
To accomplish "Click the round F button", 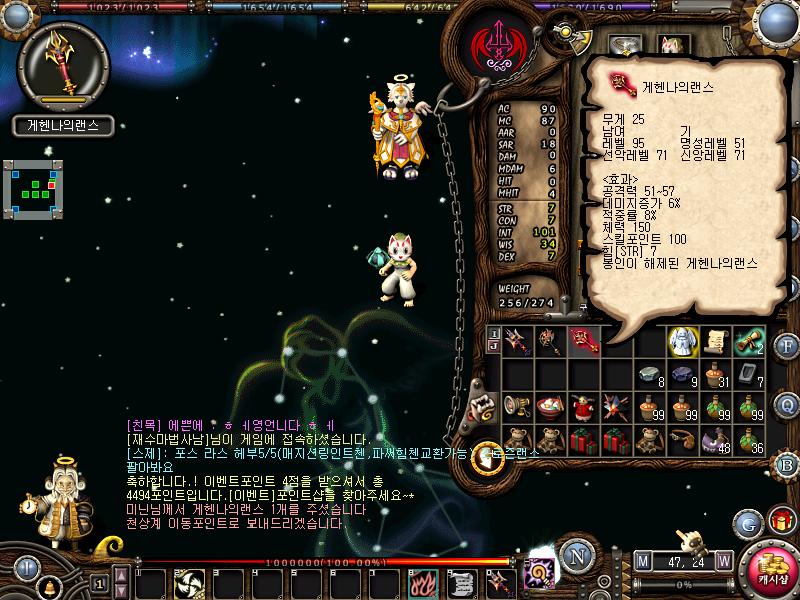I will pyautogui.click(x=787, y=348).
